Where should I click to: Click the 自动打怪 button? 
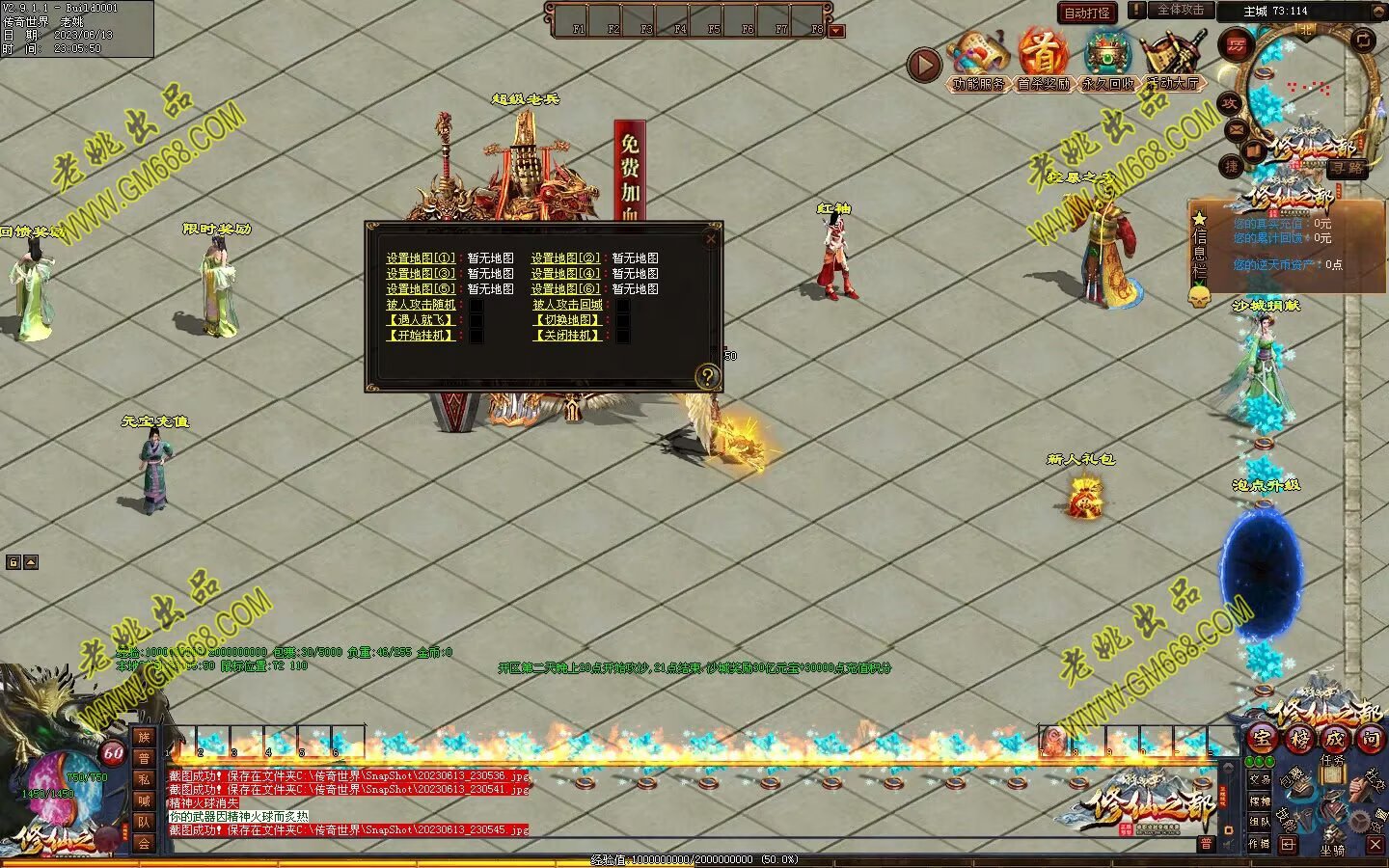click(1087, 13)
